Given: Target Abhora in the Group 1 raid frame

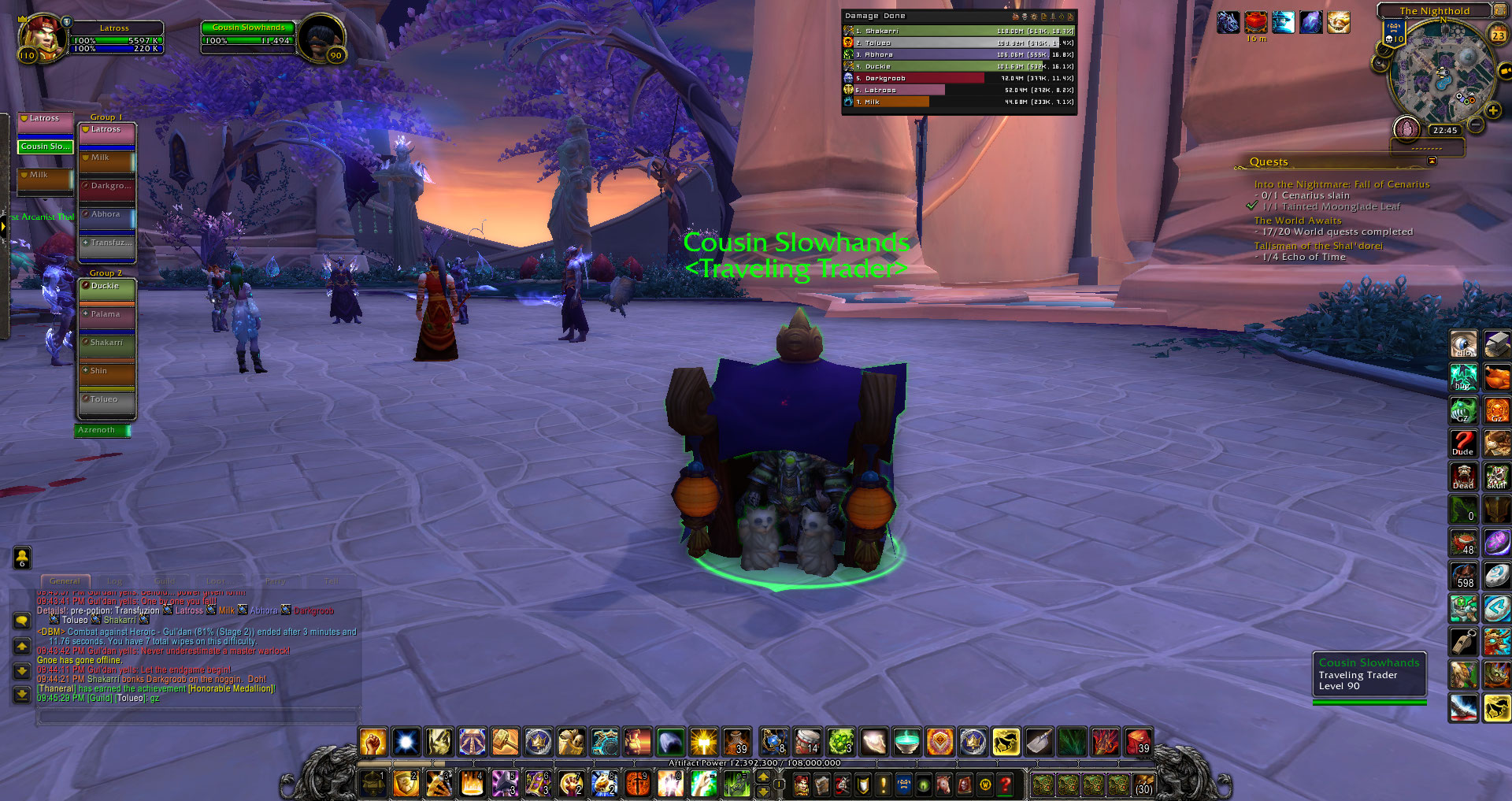Looking at the screenshot, I should click(x=107, y=215).
